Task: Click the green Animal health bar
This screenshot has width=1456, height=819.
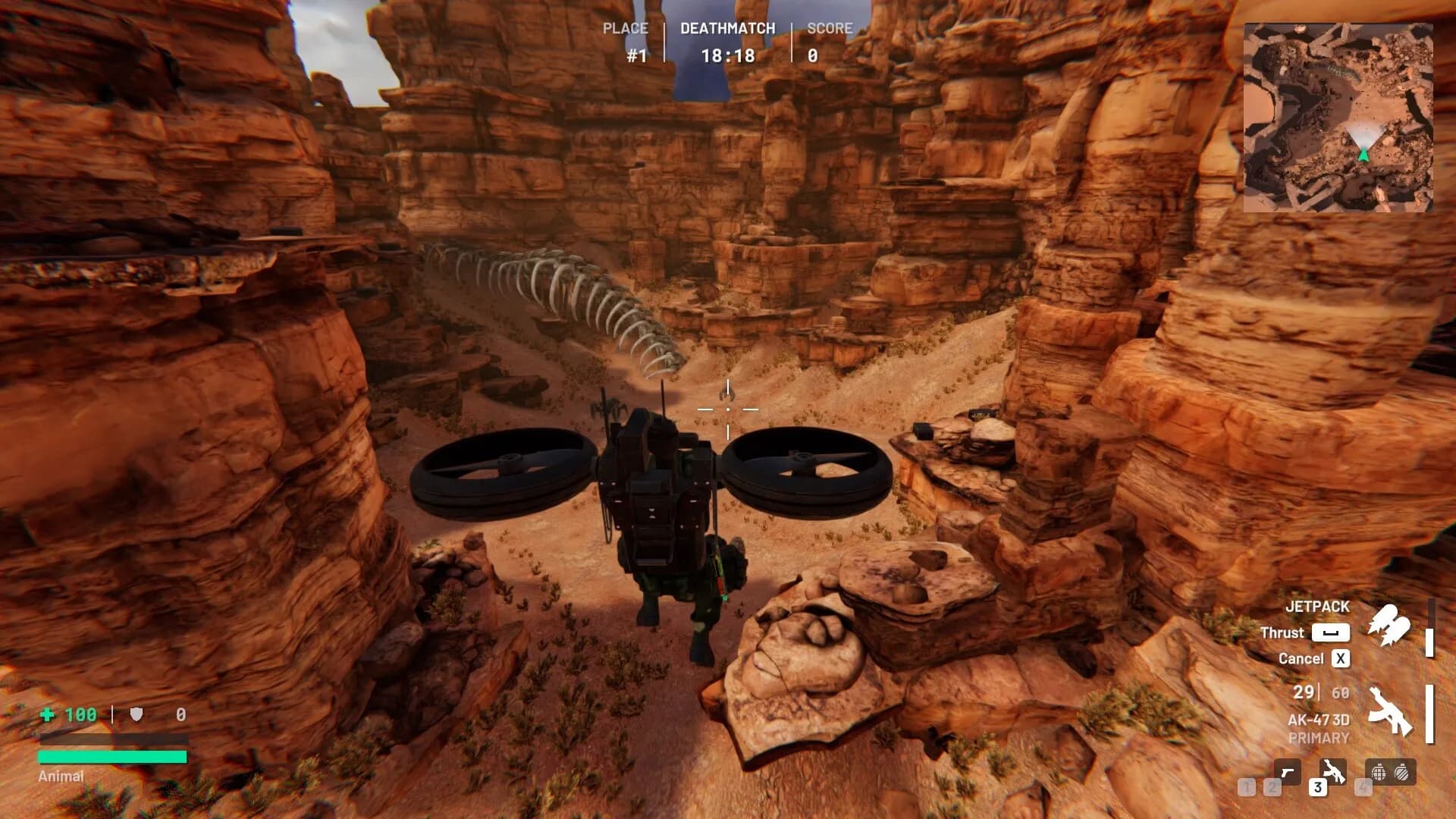Action: (x=112, y=757)
